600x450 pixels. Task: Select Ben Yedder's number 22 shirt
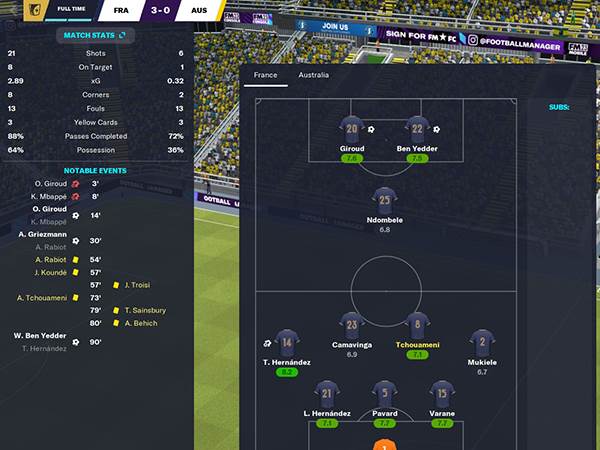417,128
